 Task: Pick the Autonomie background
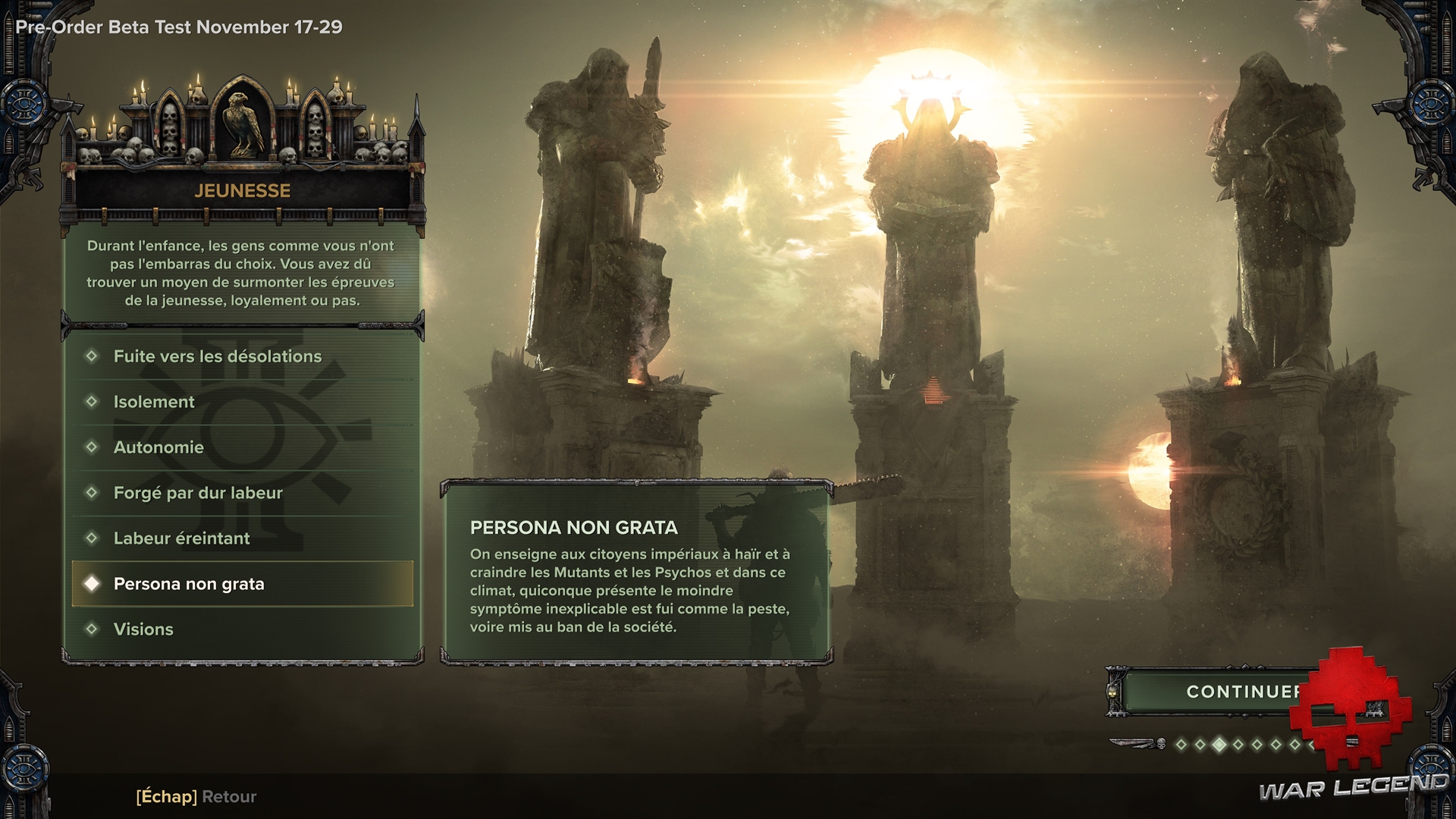[x=158, y=447]
